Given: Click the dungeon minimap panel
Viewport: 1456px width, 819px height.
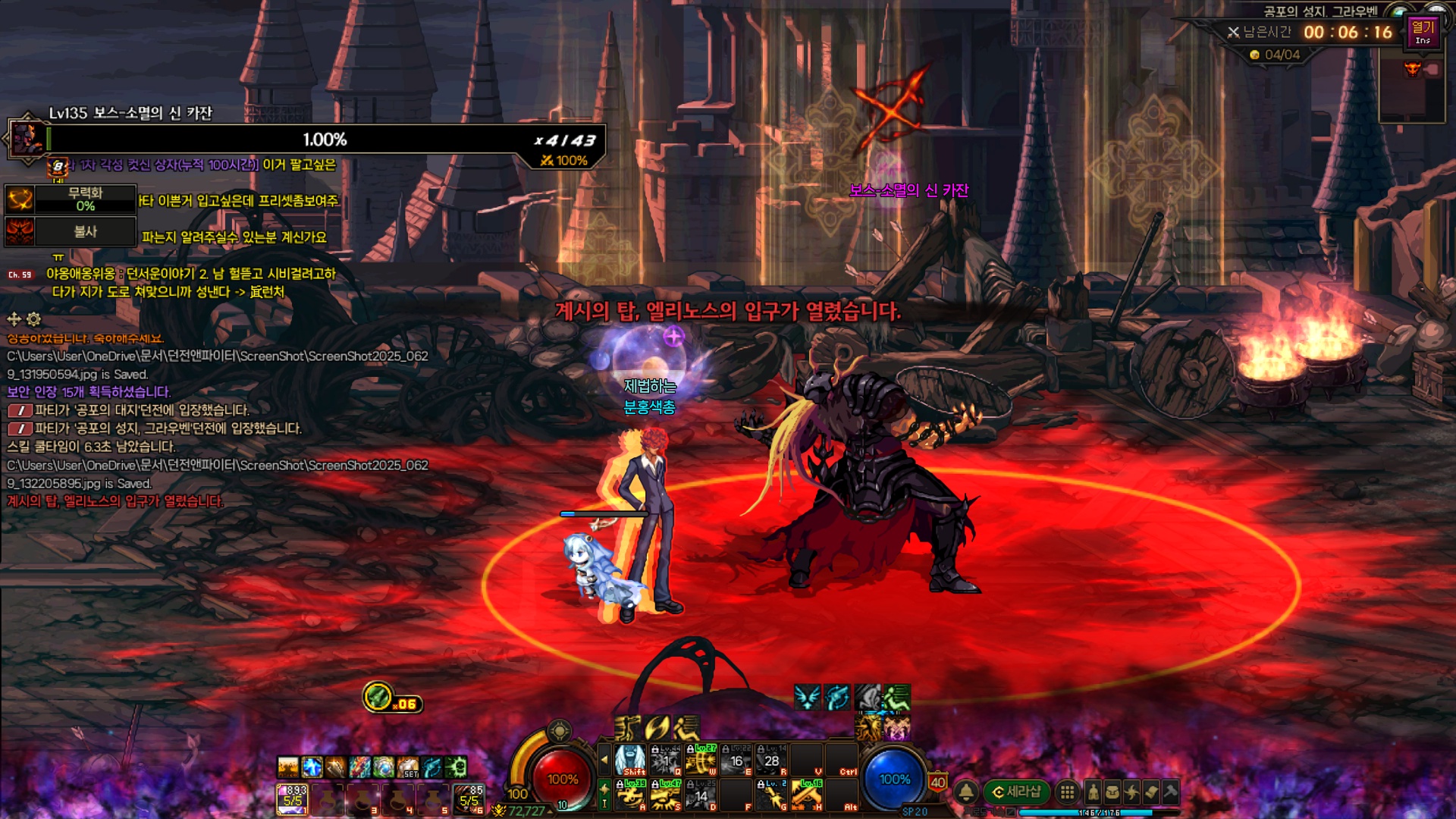Looking at the screenshot, I should tap(1411, 89).
